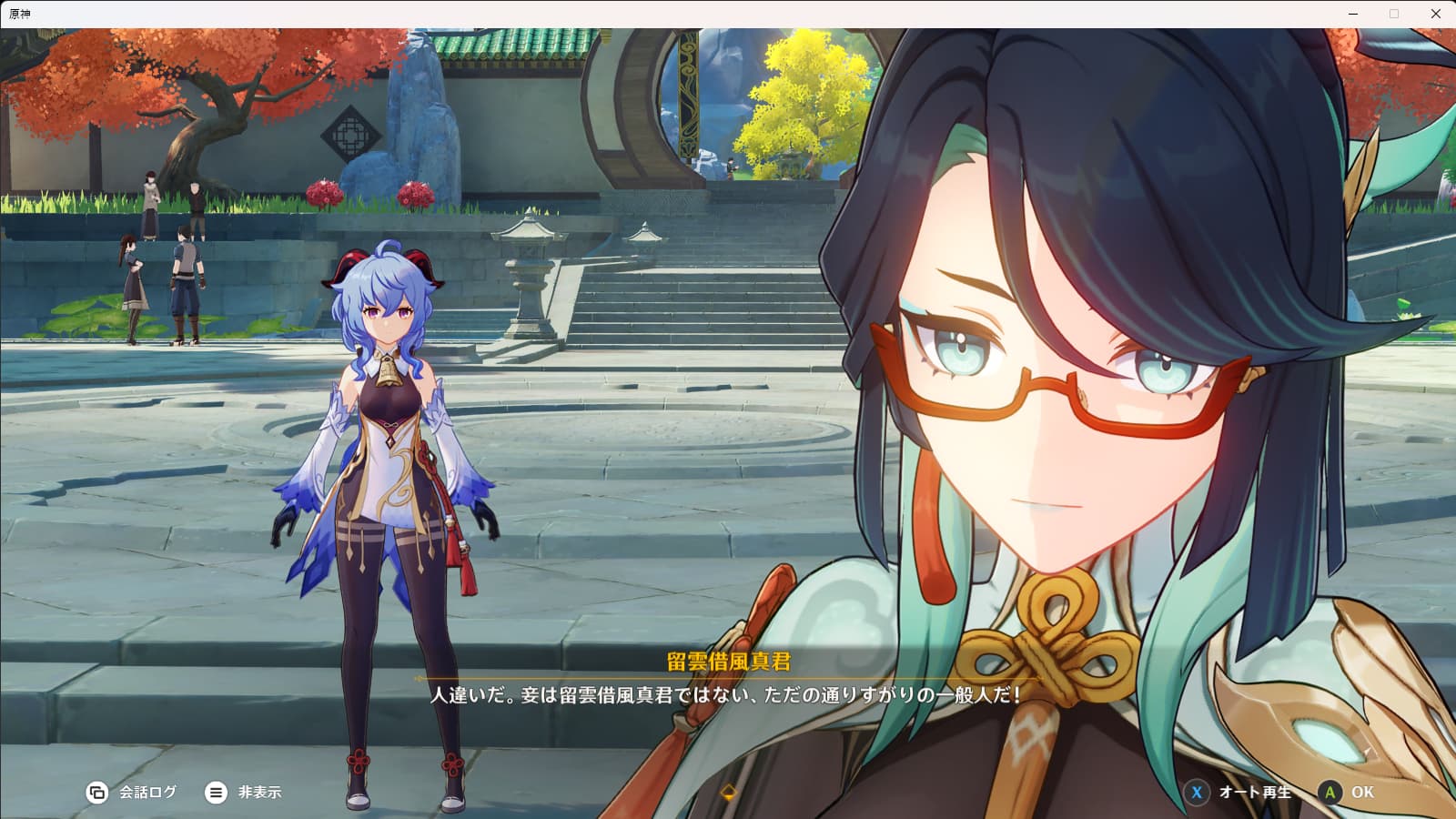
Task: Close the 原神 game window
Action: 1435,14
